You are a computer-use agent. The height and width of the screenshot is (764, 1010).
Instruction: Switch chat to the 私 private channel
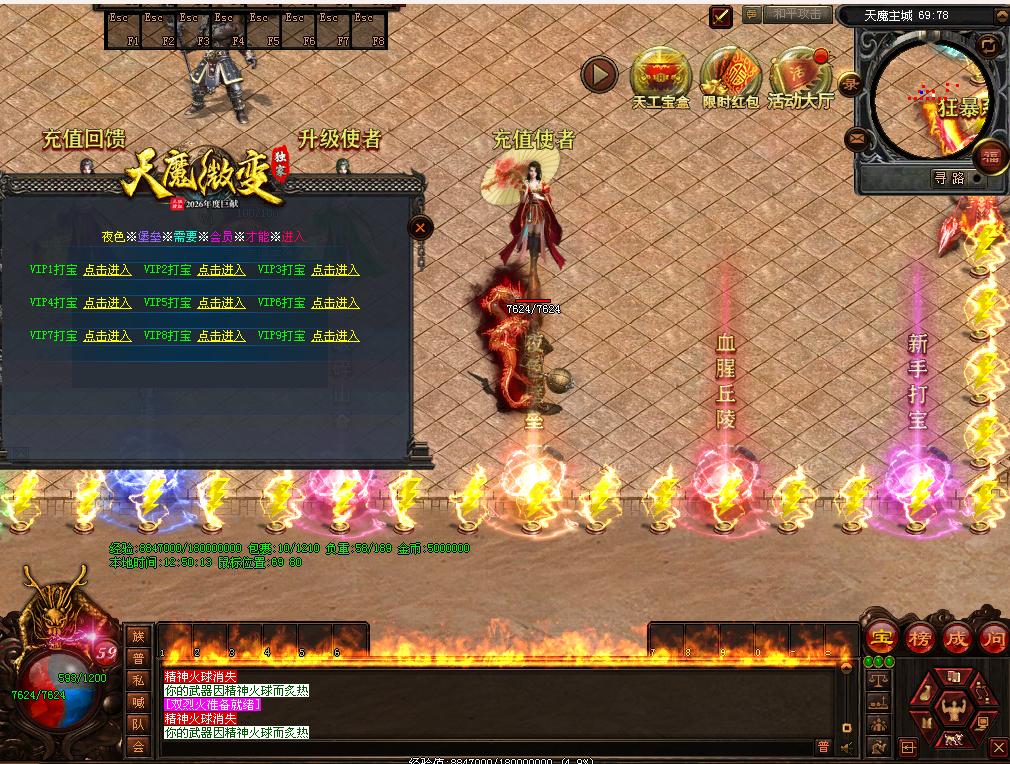pyautogui.click(x=138, y=680)
